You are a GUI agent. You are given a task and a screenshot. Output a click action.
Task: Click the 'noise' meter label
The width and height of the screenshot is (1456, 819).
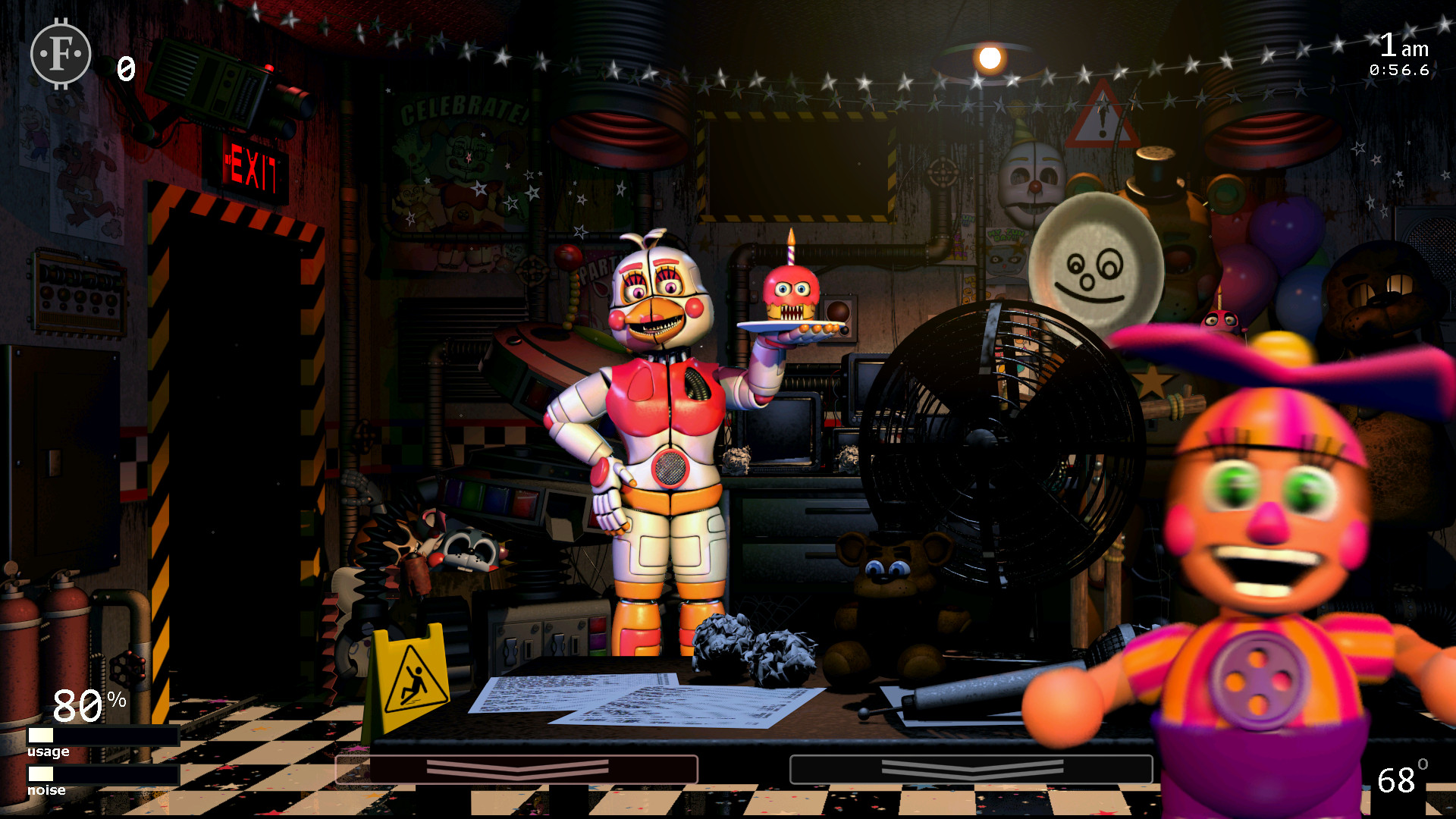coord(45,789)
